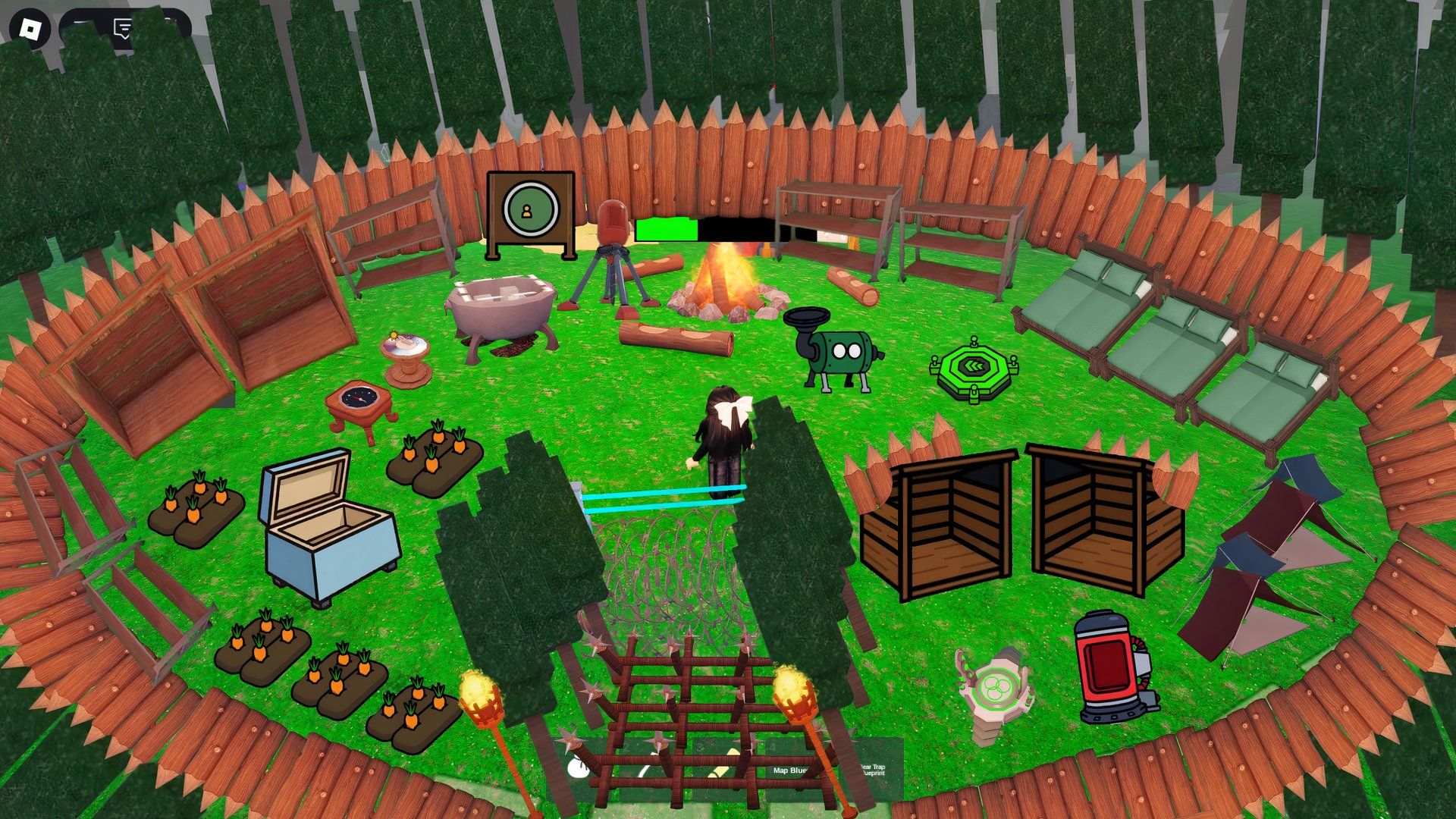Select the Map Blueprint hotbar slot
This screenshot has width=1456, height=819.
tap(790, 769)
